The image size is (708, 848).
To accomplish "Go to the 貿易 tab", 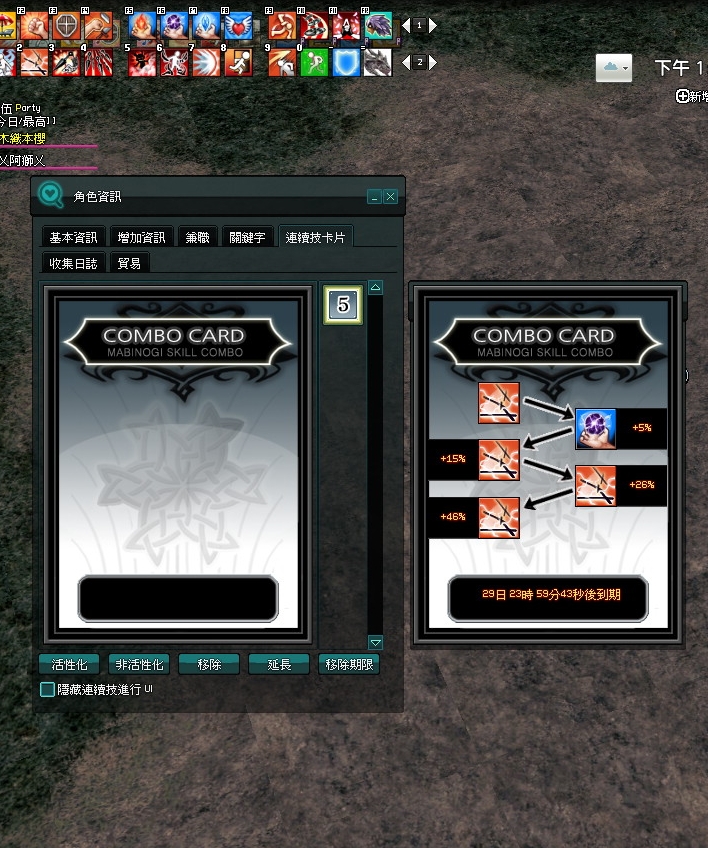I will (129, 263).
